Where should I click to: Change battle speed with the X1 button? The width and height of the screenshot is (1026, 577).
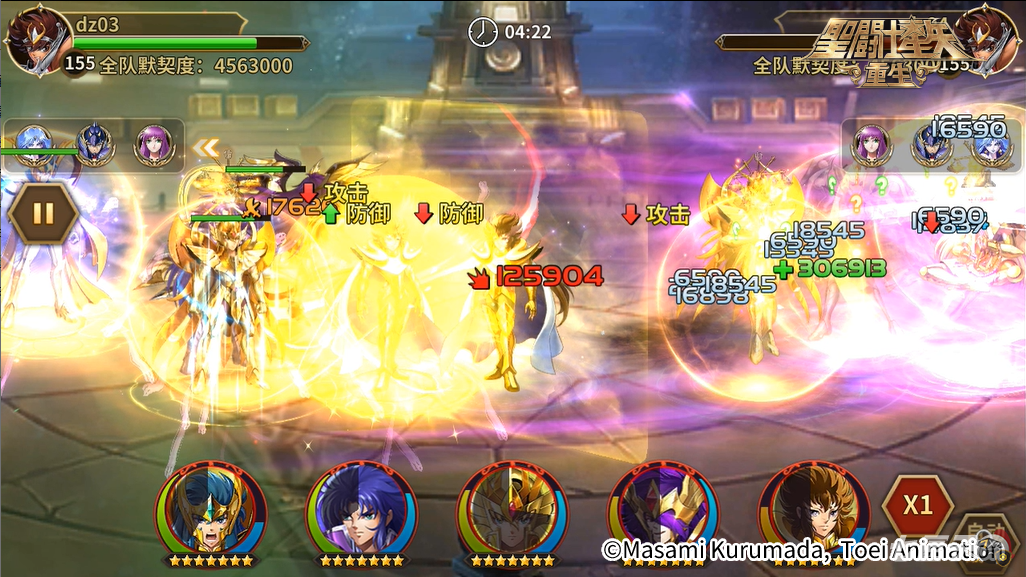(x=917, y=504)
